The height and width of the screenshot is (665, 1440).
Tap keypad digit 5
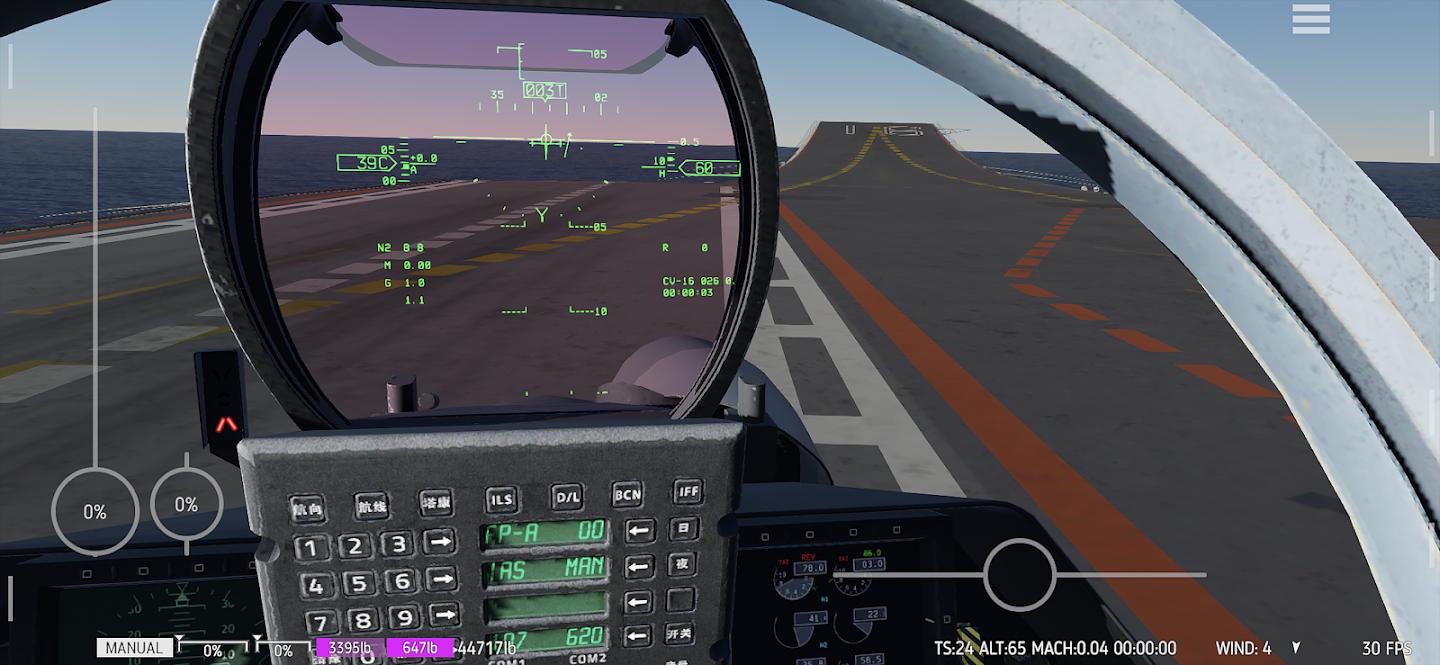click(x=358, y=583)
